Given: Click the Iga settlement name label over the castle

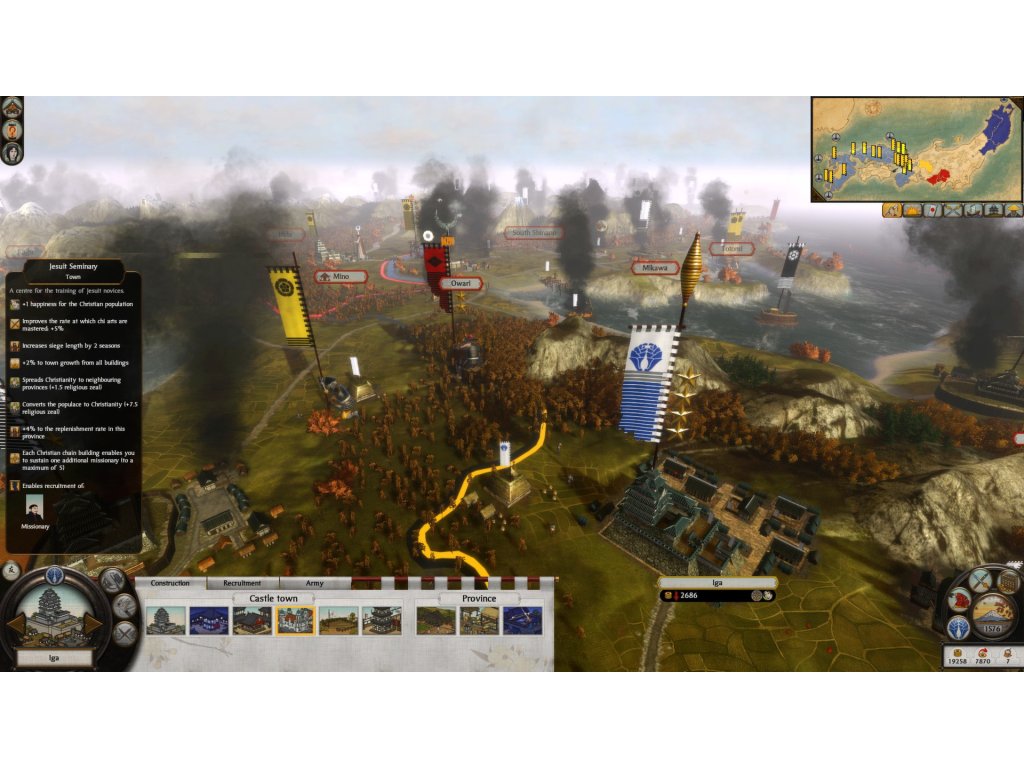Looking at the screenshot, I should point(717,582).
